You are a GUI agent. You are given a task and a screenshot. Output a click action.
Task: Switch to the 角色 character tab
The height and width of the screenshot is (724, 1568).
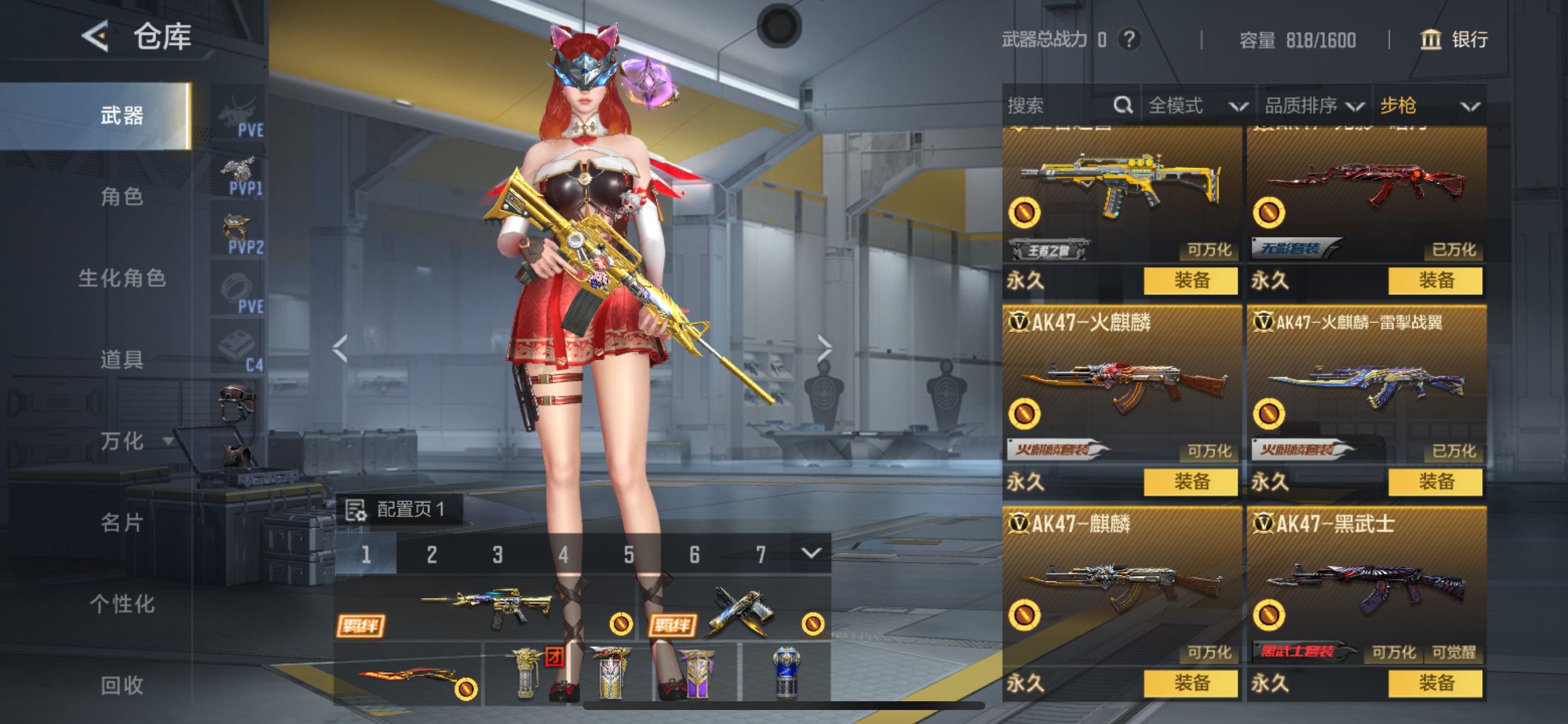123,196
